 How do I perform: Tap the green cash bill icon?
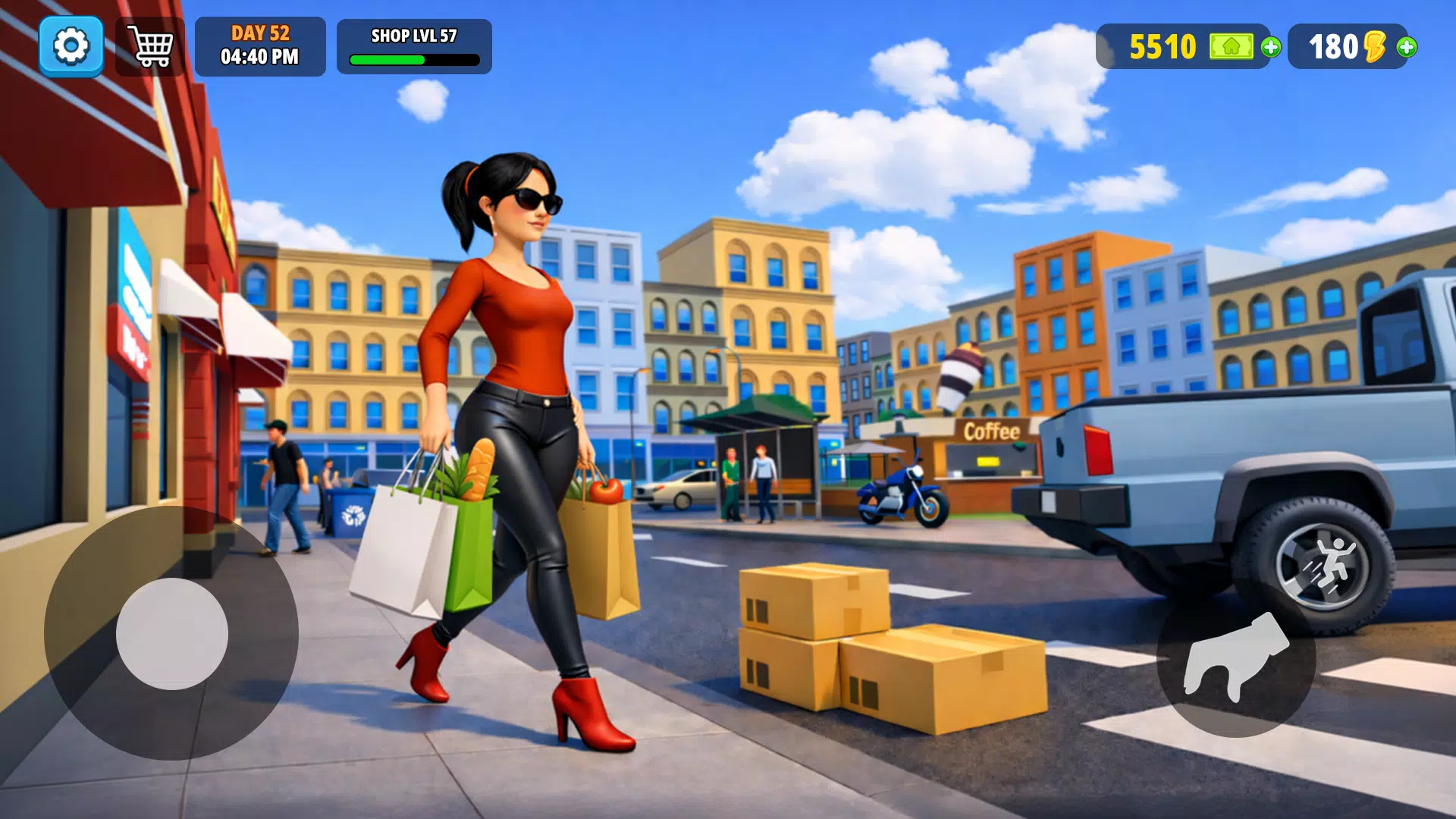(1234, 47)
